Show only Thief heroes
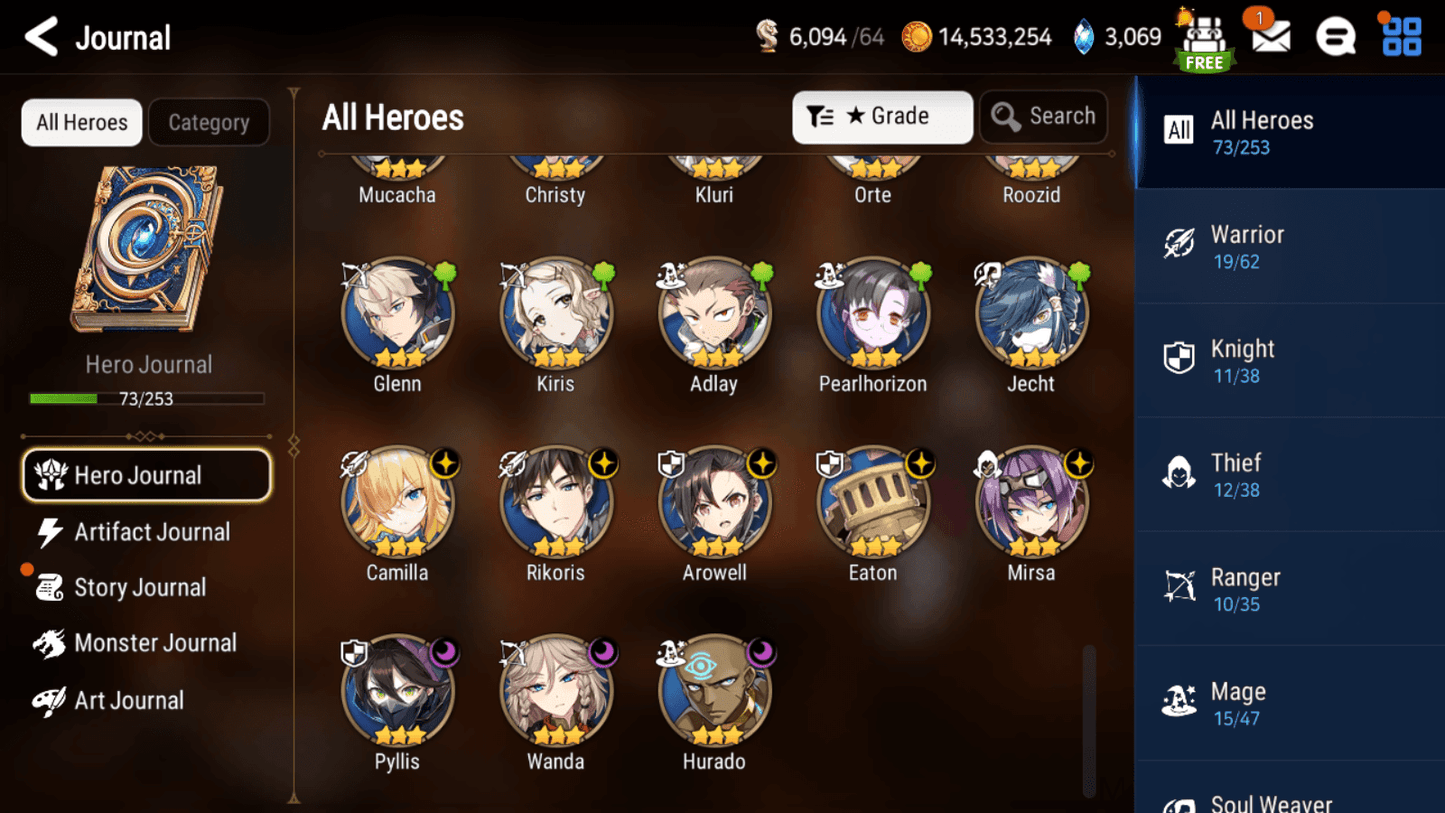Screen dimensions: 1445x813 pyautogui.click(x=1289, y=475)
